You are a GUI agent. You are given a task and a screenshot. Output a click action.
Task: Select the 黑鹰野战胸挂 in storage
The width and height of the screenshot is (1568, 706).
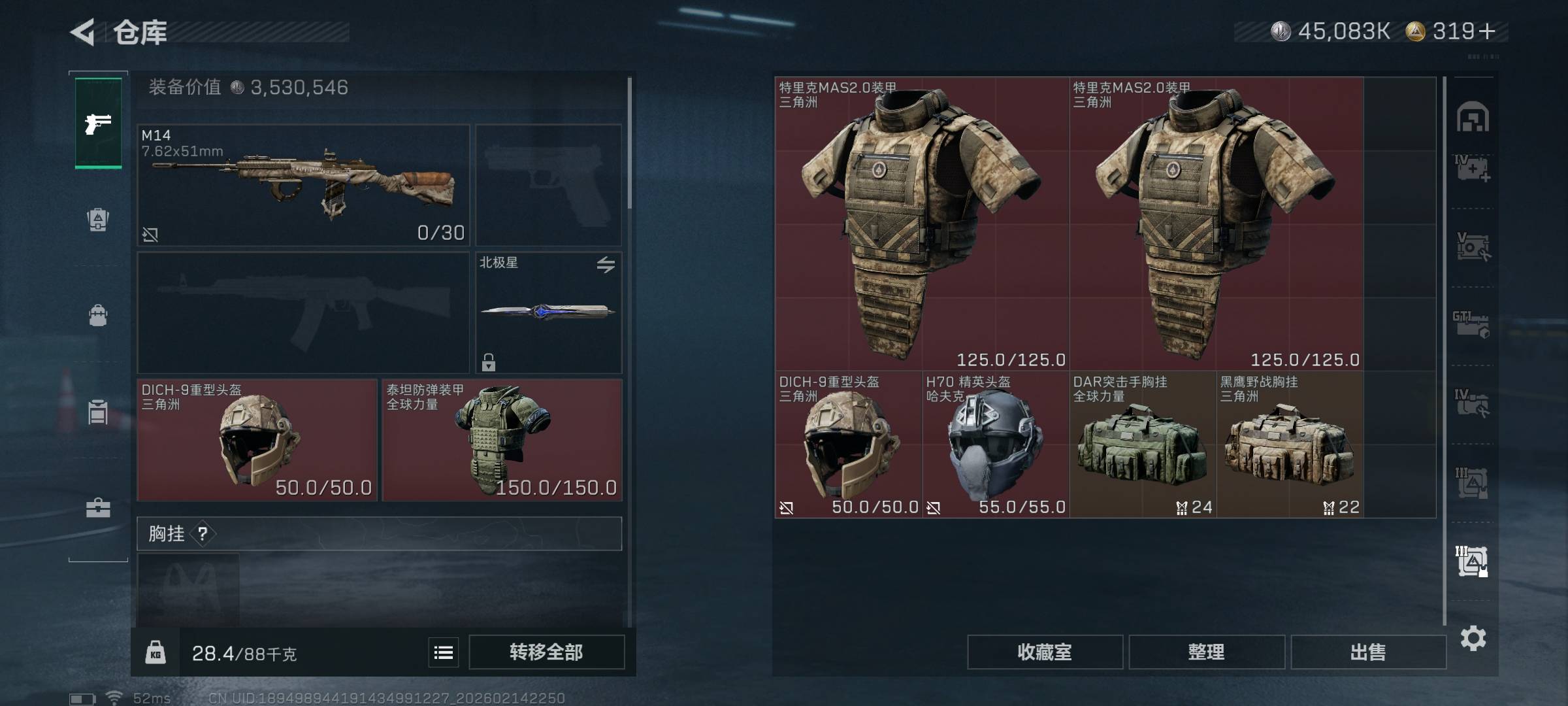pos(1289,445)
